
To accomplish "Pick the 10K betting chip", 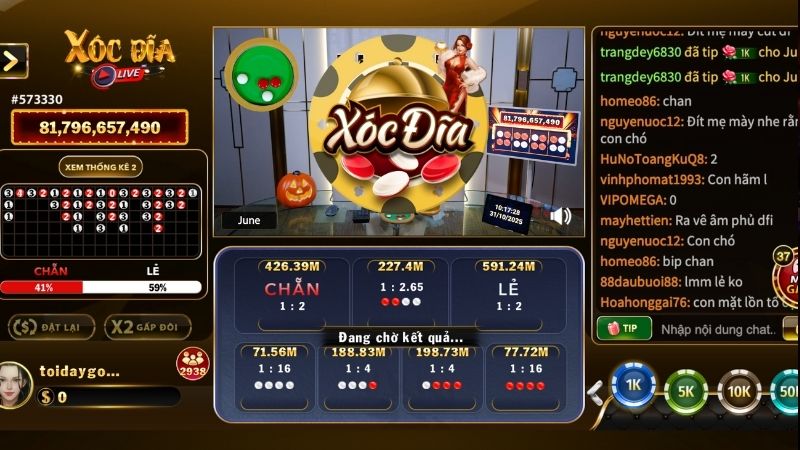I will tap(738, 390).
